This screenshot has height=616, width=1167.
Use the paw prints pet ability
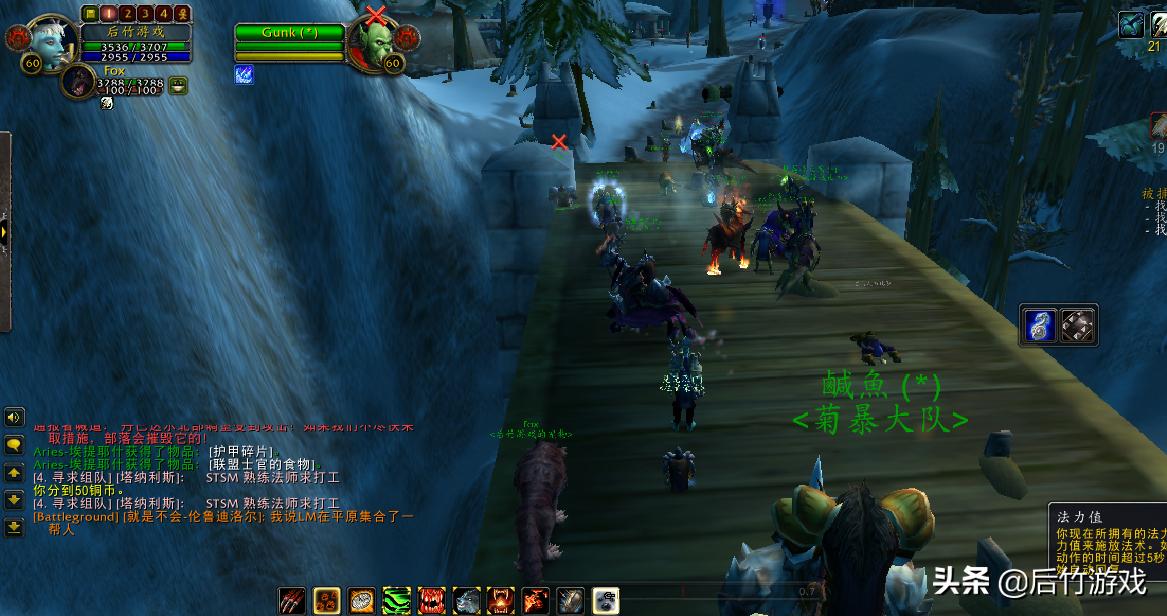pyautogui.click(x=327, y=600)
